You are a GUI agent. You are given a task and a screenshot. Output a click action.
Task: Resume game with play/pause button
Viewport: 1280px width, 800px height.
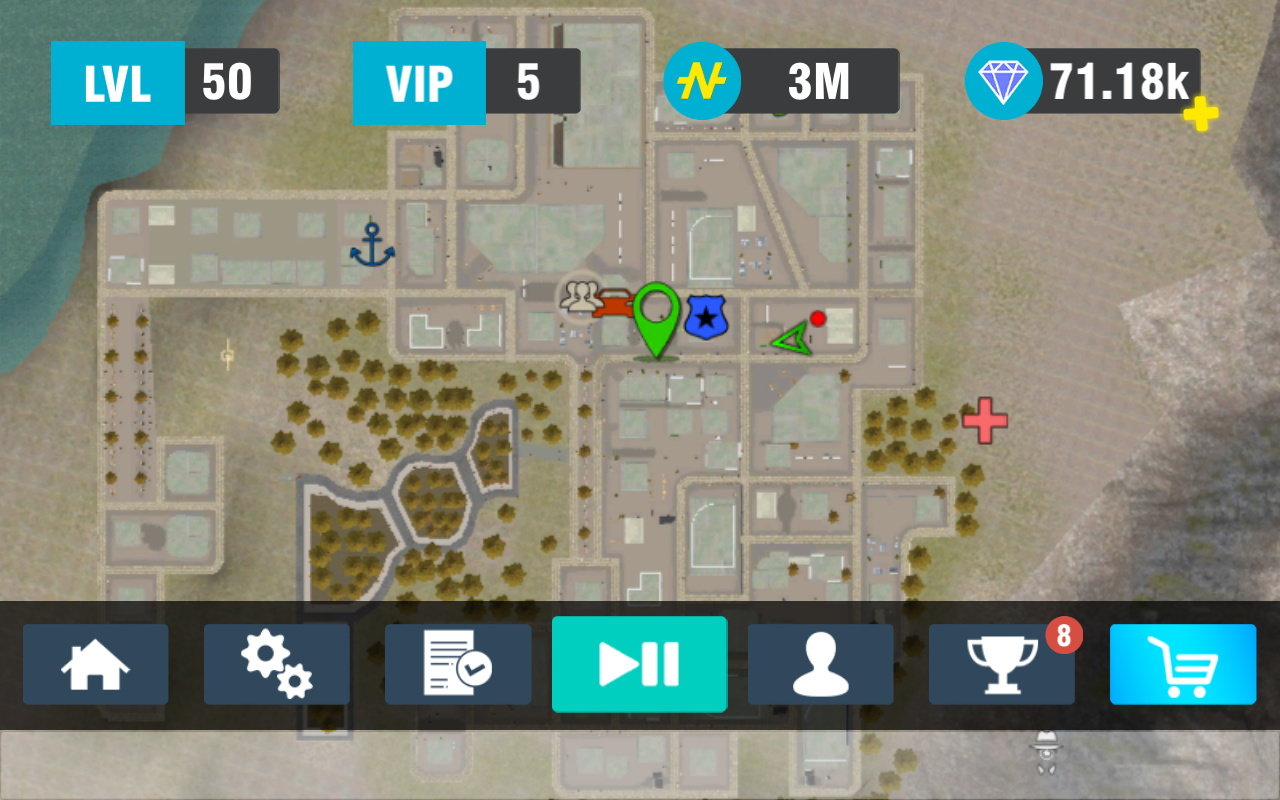tap(639, 664)
